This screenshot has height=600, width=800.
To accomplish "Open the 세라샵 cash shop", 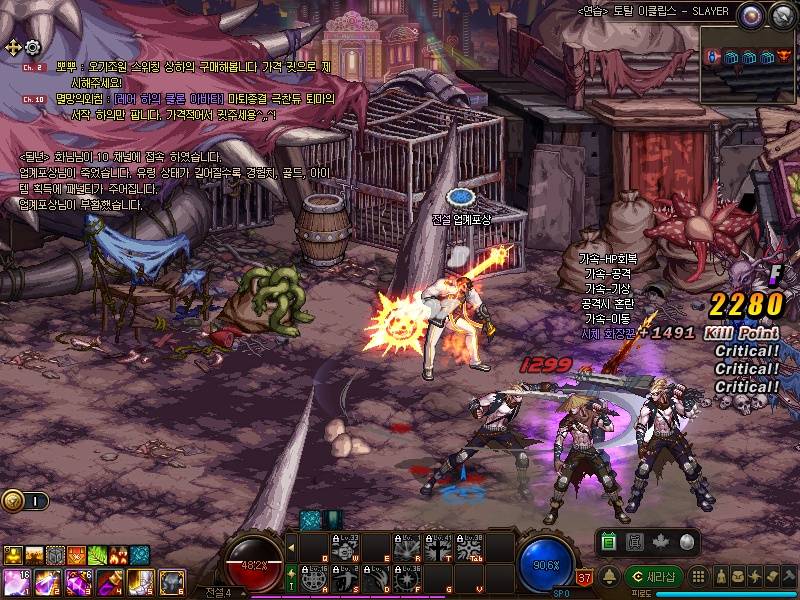I will coord(653,576).
